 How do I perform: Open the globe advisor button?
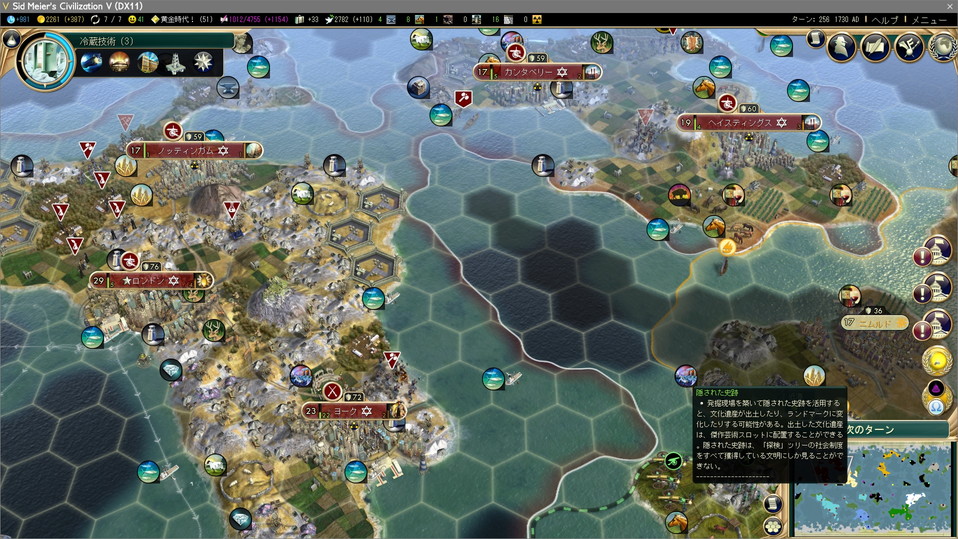click(x=941, y=47)
